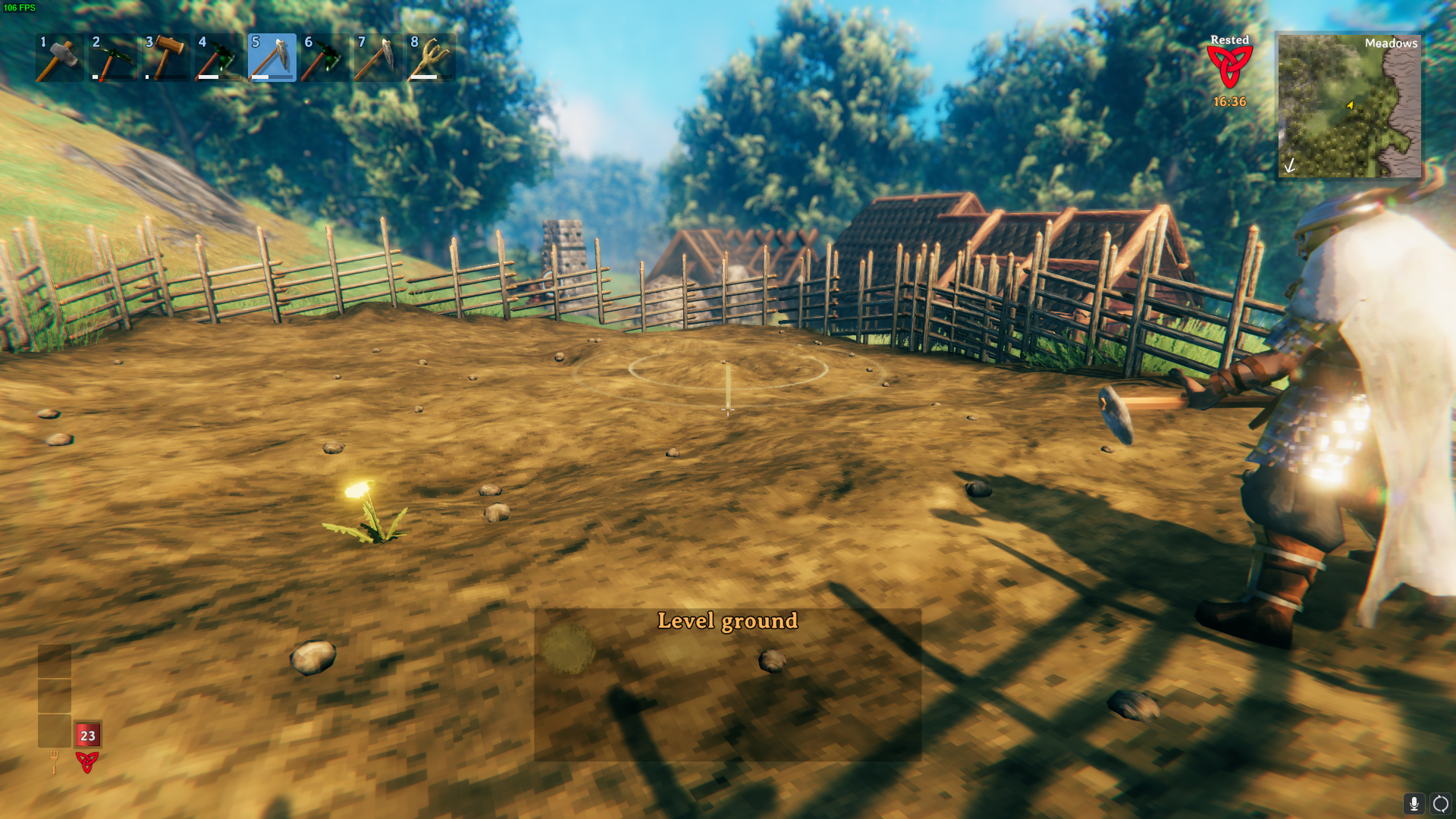The image size is (1456, 819).
Task: Select the stone hammer in slot 1
Action: [59, 58]
